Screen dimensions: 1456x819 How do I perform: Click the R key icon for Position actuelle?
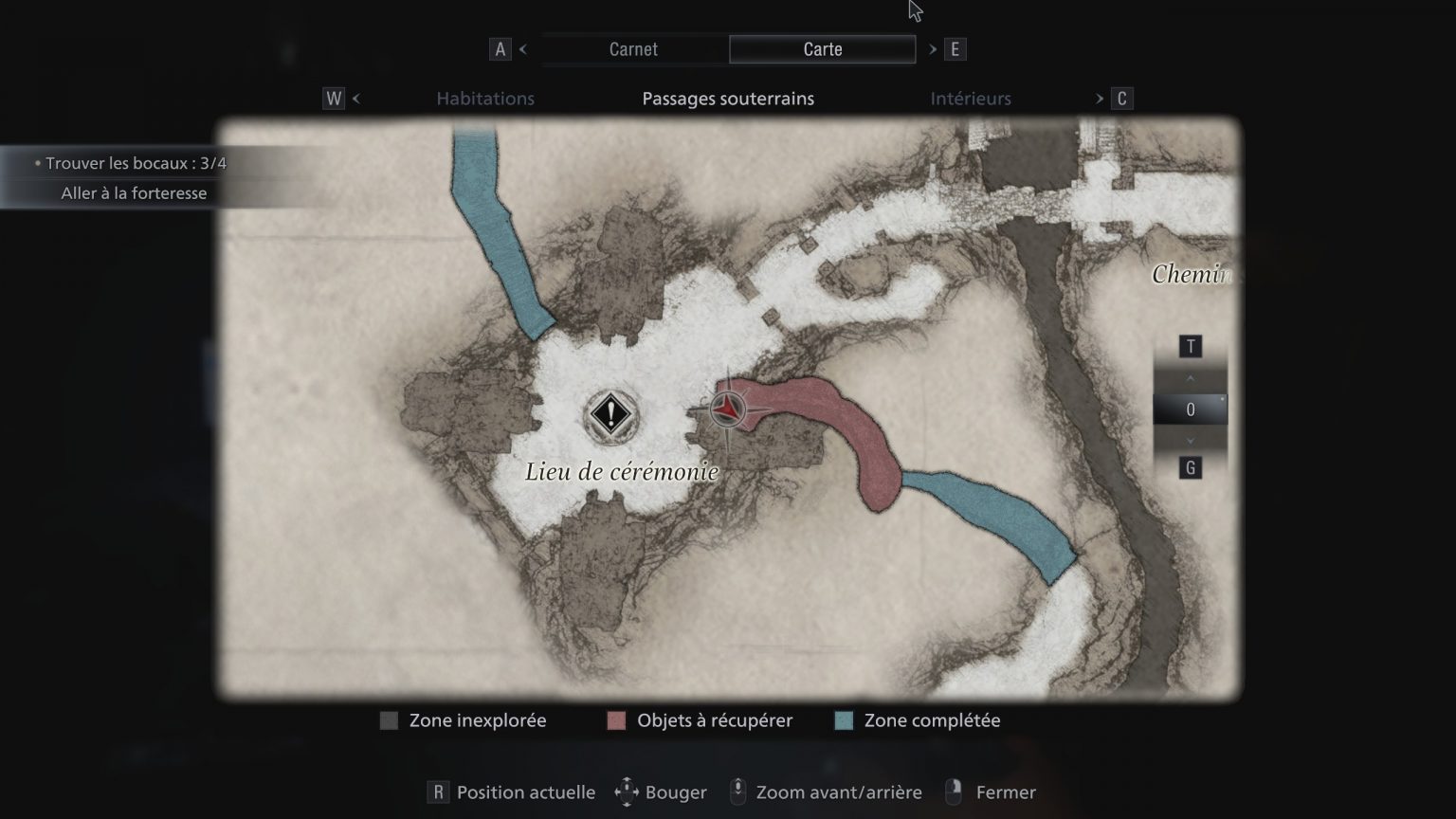(x=438, y=791)
